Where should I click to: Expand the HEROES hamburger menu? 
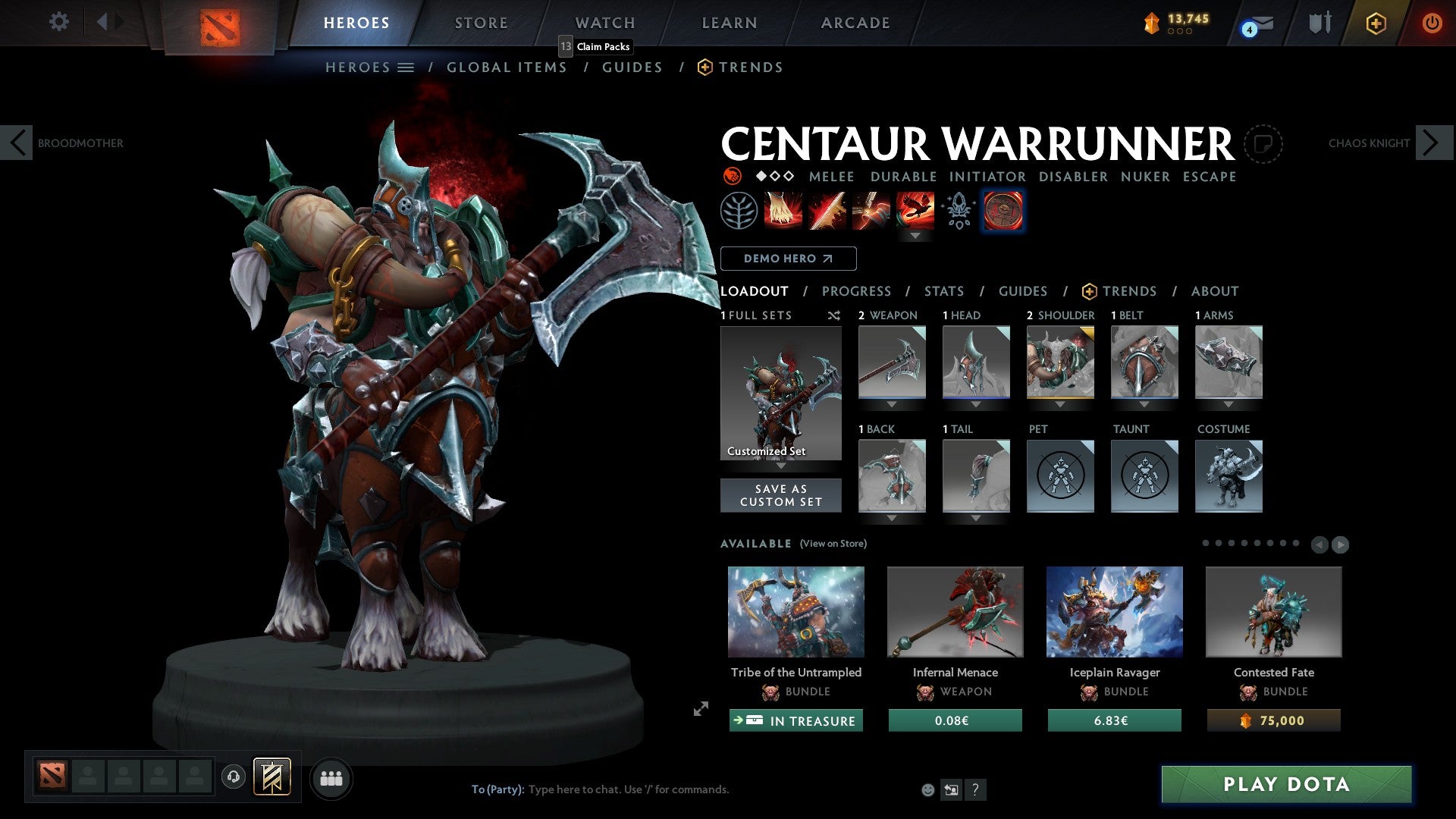click(x=407, y=67)
